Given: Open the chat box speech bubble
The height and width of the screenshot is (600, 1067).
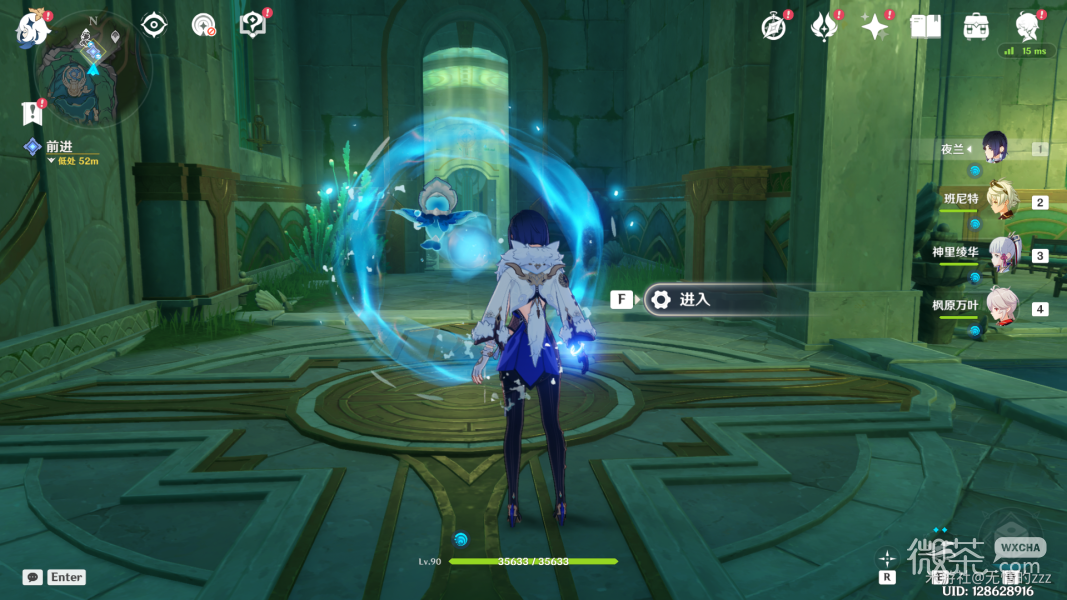Looking at the screenshot, I should point(33,577).
